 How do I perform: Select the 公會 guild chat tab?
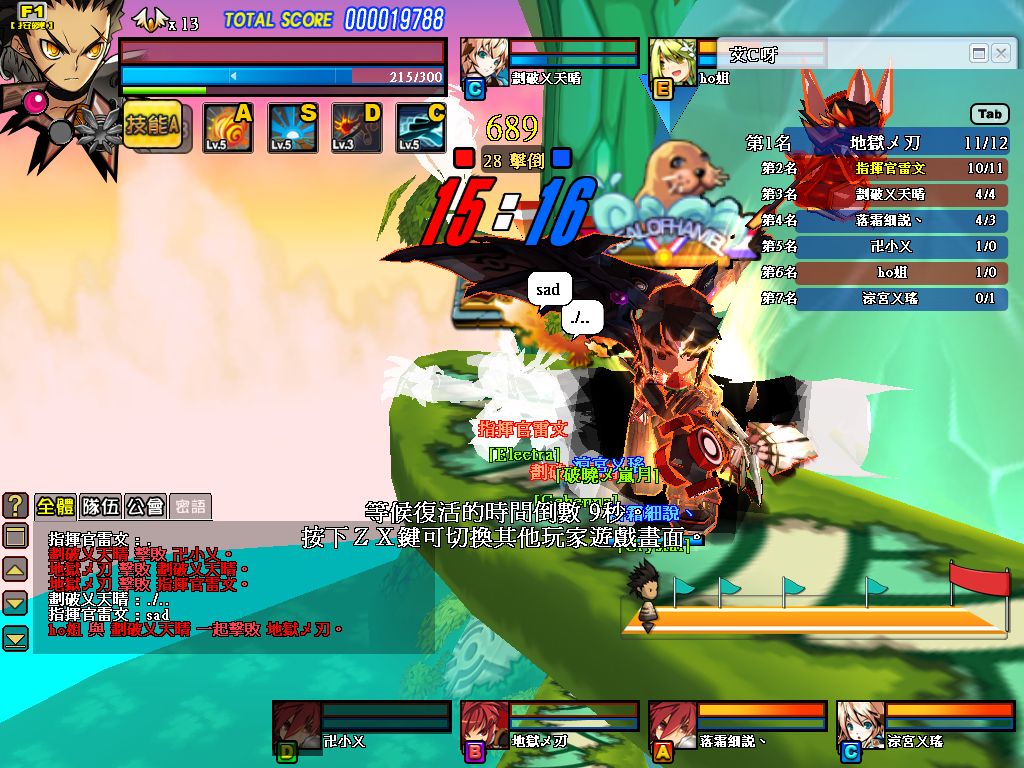[x=145, y=506]
